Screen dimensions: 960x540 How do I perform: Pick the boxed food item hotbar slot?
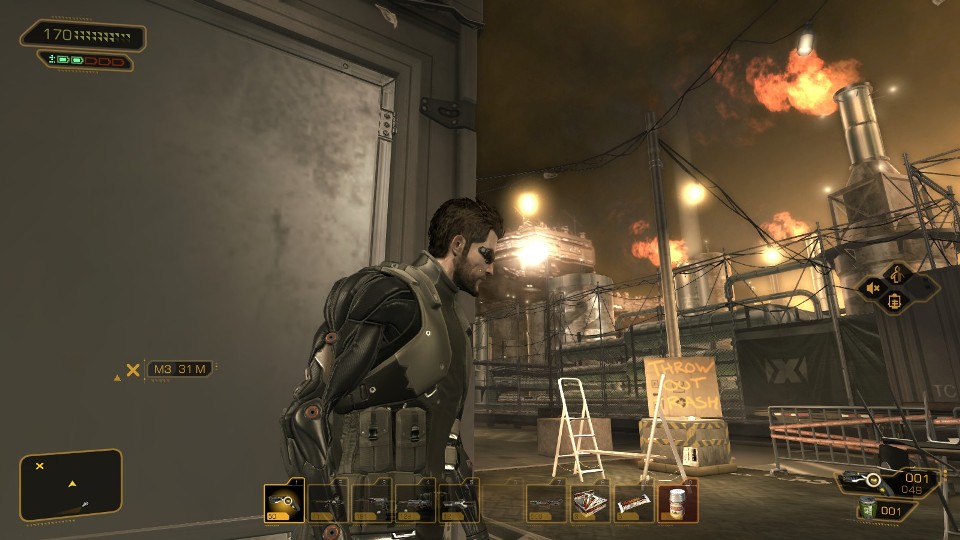click(591, 502)
